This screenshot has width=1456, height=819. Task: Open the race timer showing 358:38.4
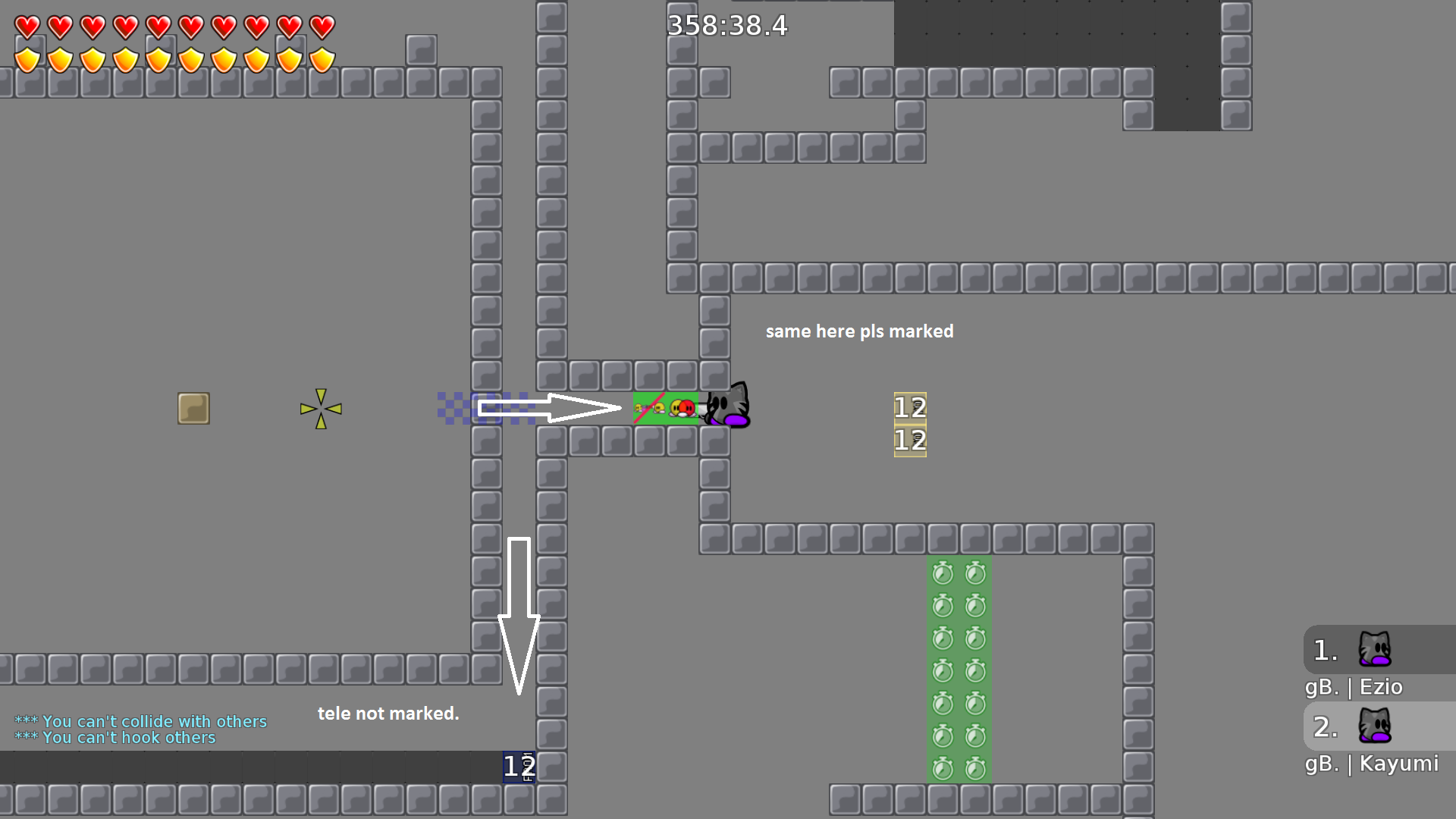point(726,25)
